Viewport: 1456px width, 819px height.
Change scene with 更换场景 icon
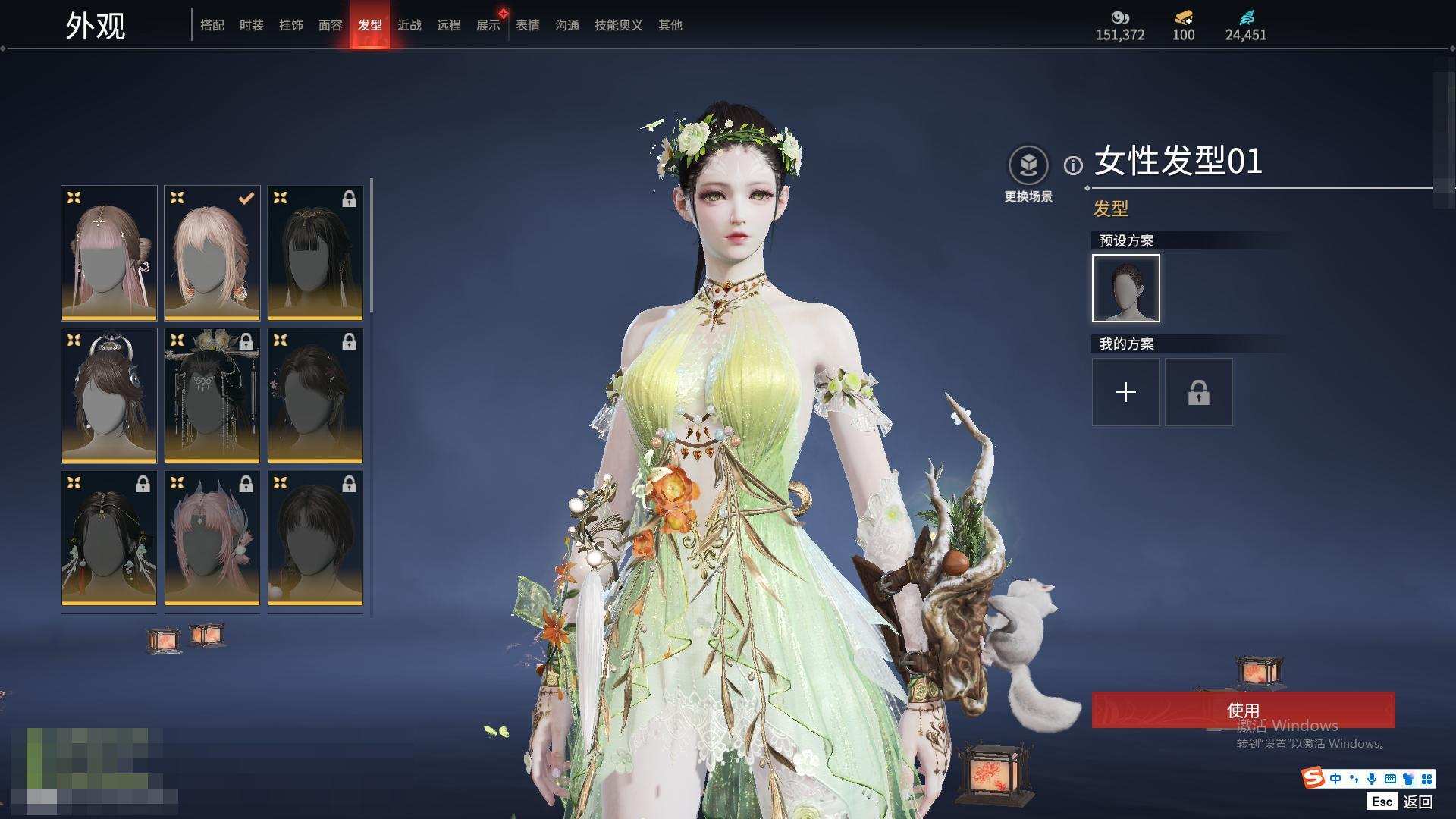[1028, 165]
